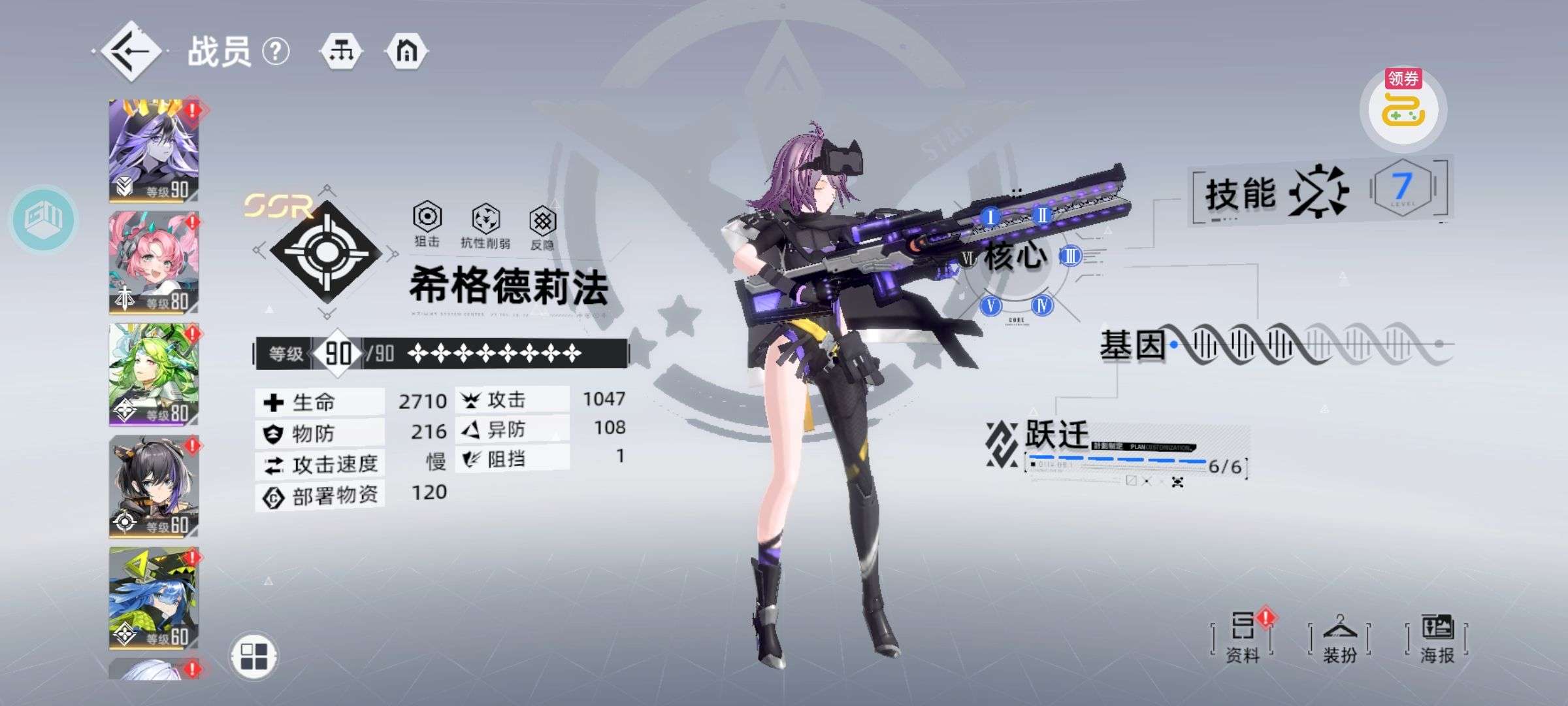Open the help question mark icon
This screenshot has height=706, width=1568.
click(276, 51)
